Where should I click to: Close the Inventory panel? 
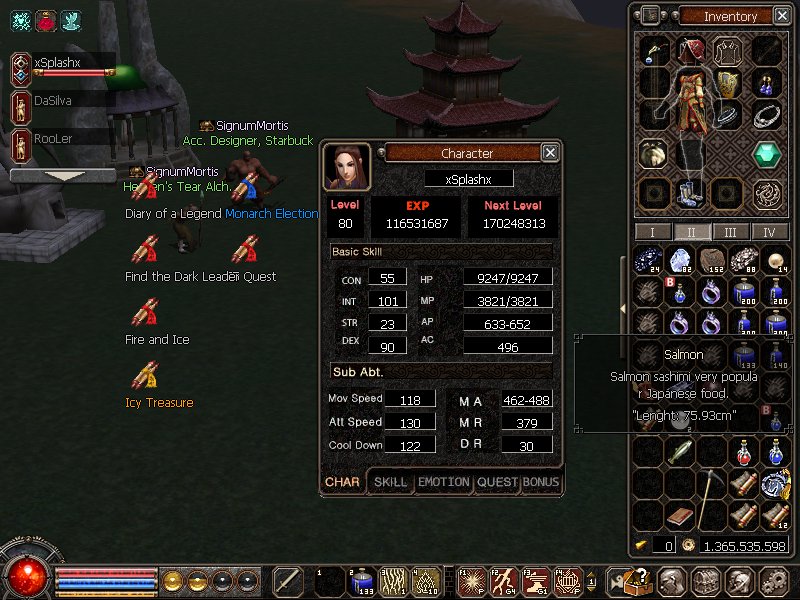click(x=781, y=15)
